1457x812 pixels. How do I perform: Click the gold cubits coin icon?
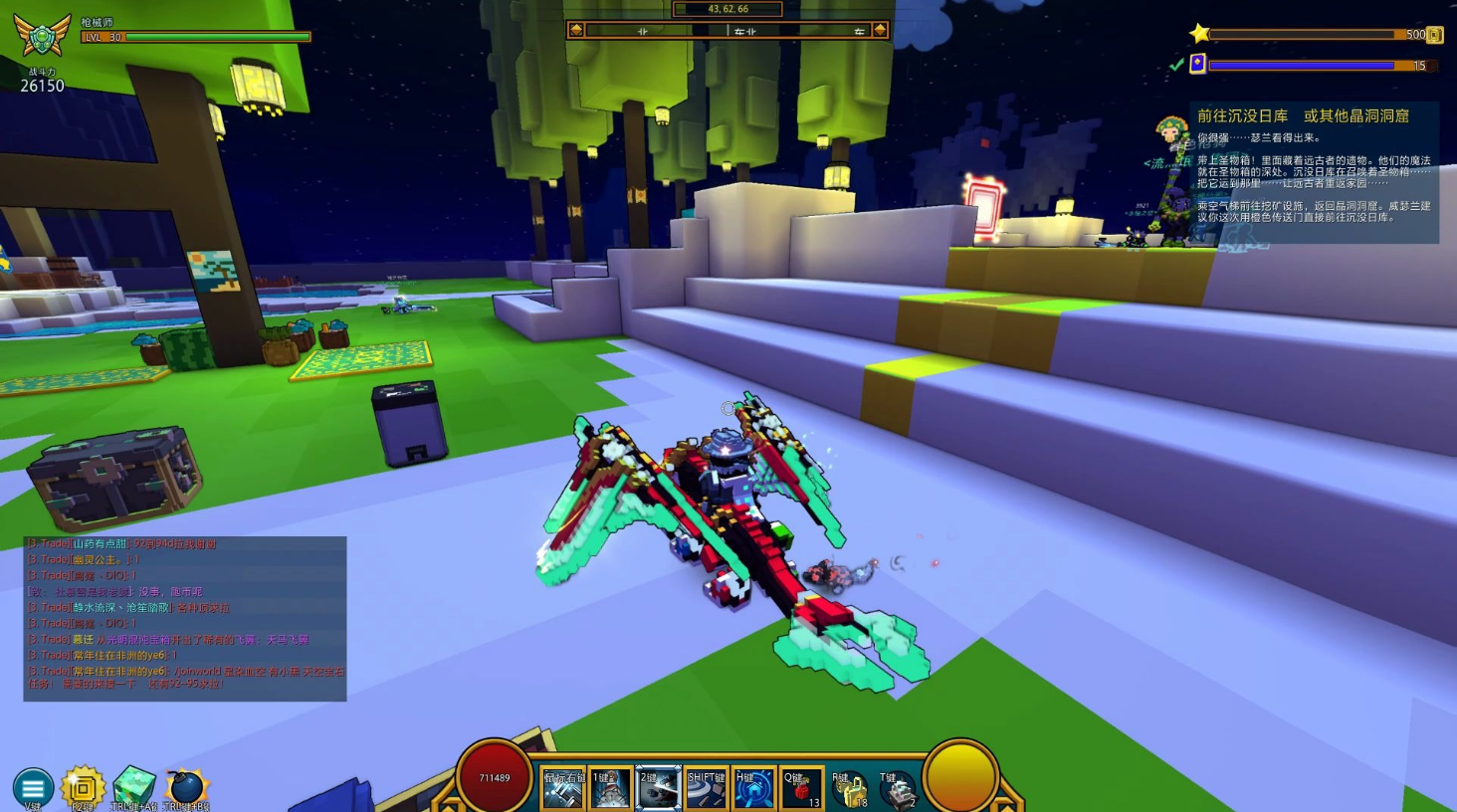coord(1434,35)
